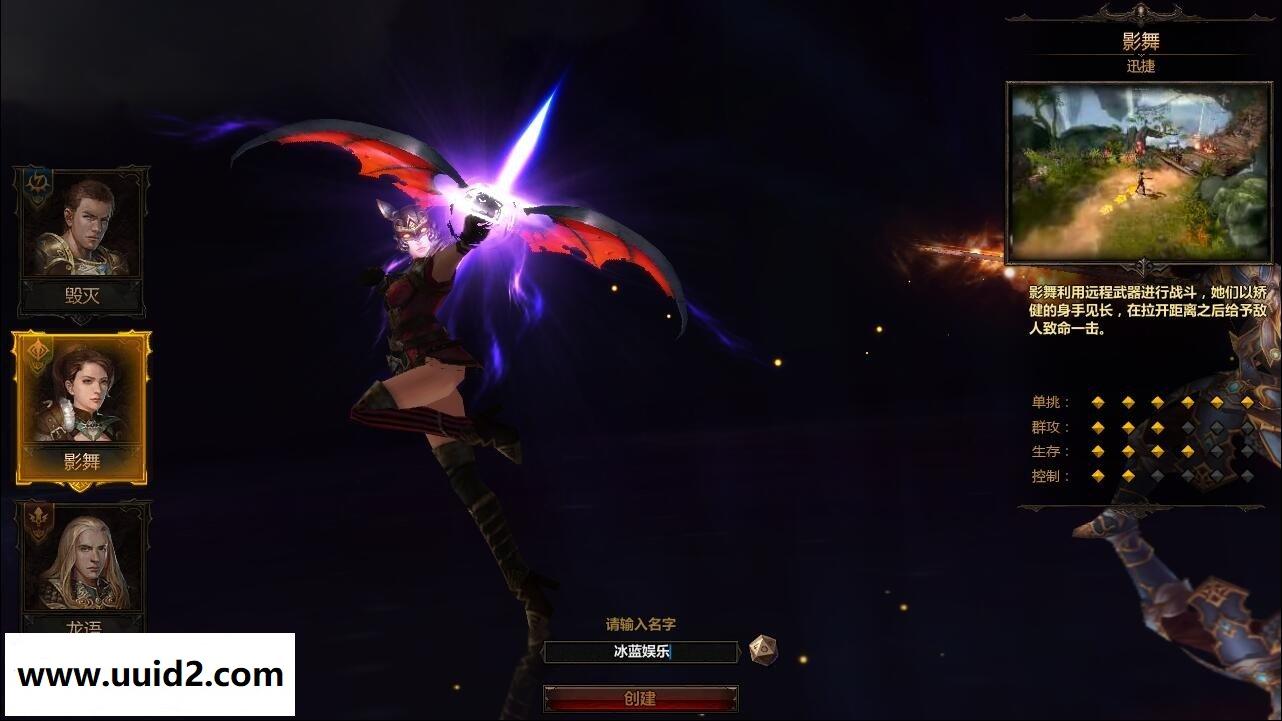Viewport: 1282px width, 721px height.
Task: Click the ornament below the gameplay preview frame
Action: [x=1140, y=265]
